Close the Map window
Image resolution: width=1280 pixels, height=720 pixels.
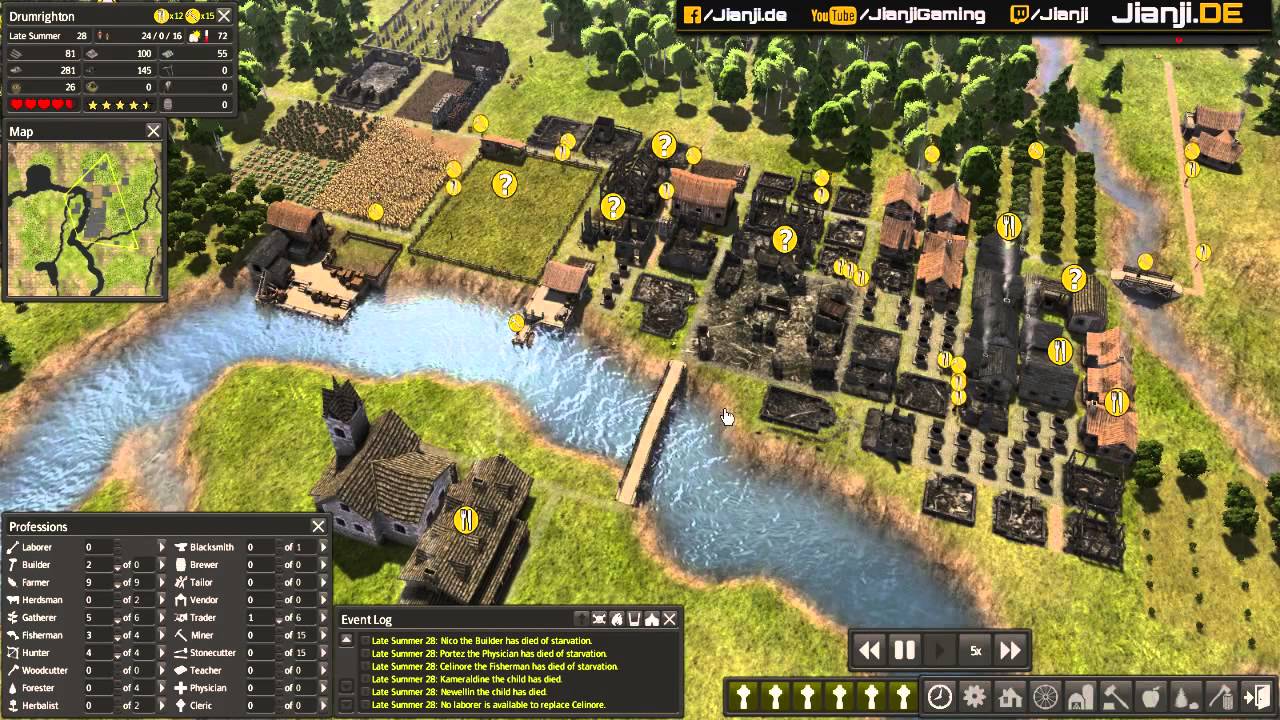(x=153, y=131)
